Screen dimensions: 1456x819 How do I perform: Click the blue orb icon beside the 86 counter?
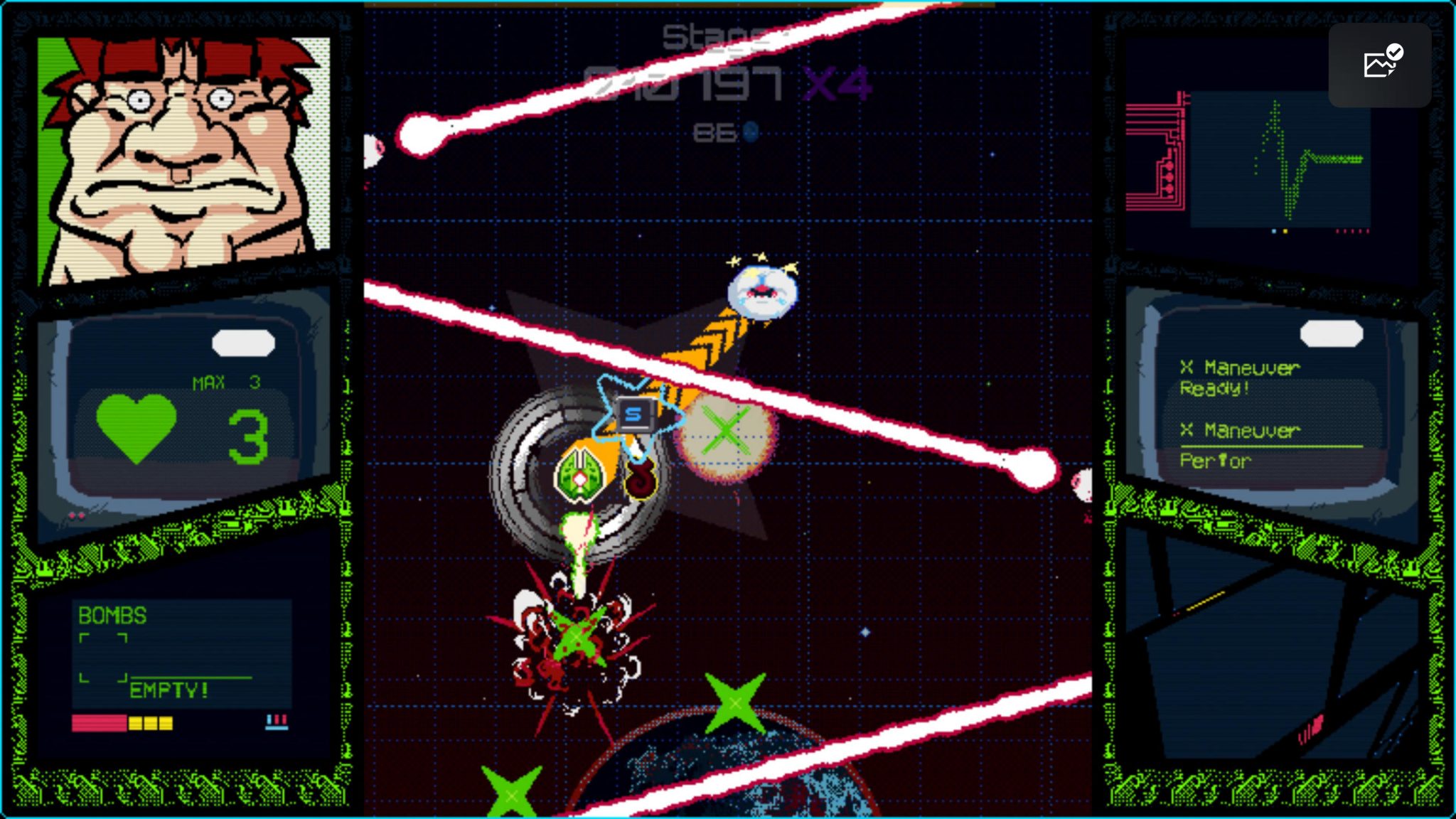click(x=750, y=132)
